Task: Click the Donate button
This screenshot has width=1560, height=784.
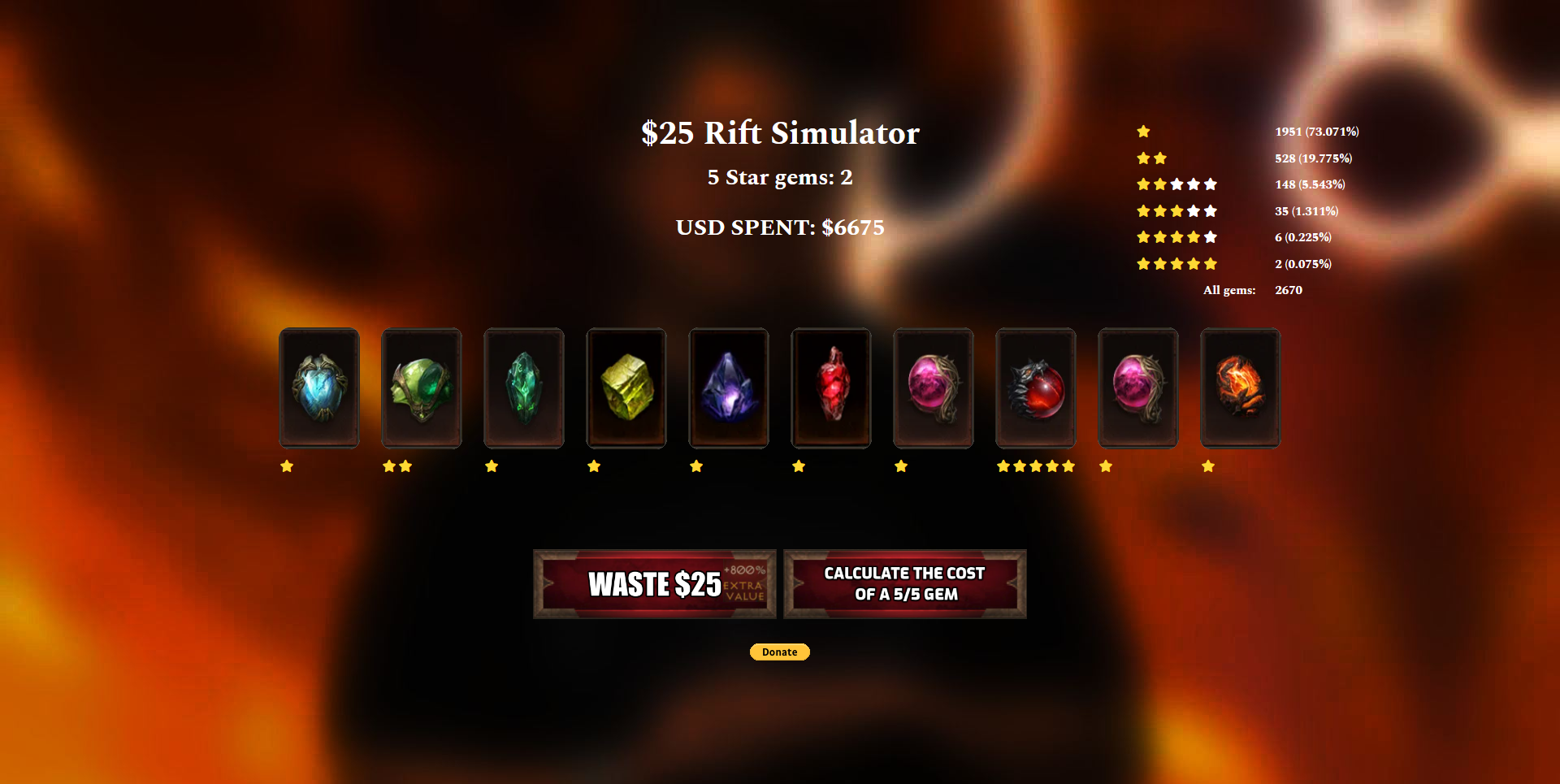Action: (x=779, y=652)
